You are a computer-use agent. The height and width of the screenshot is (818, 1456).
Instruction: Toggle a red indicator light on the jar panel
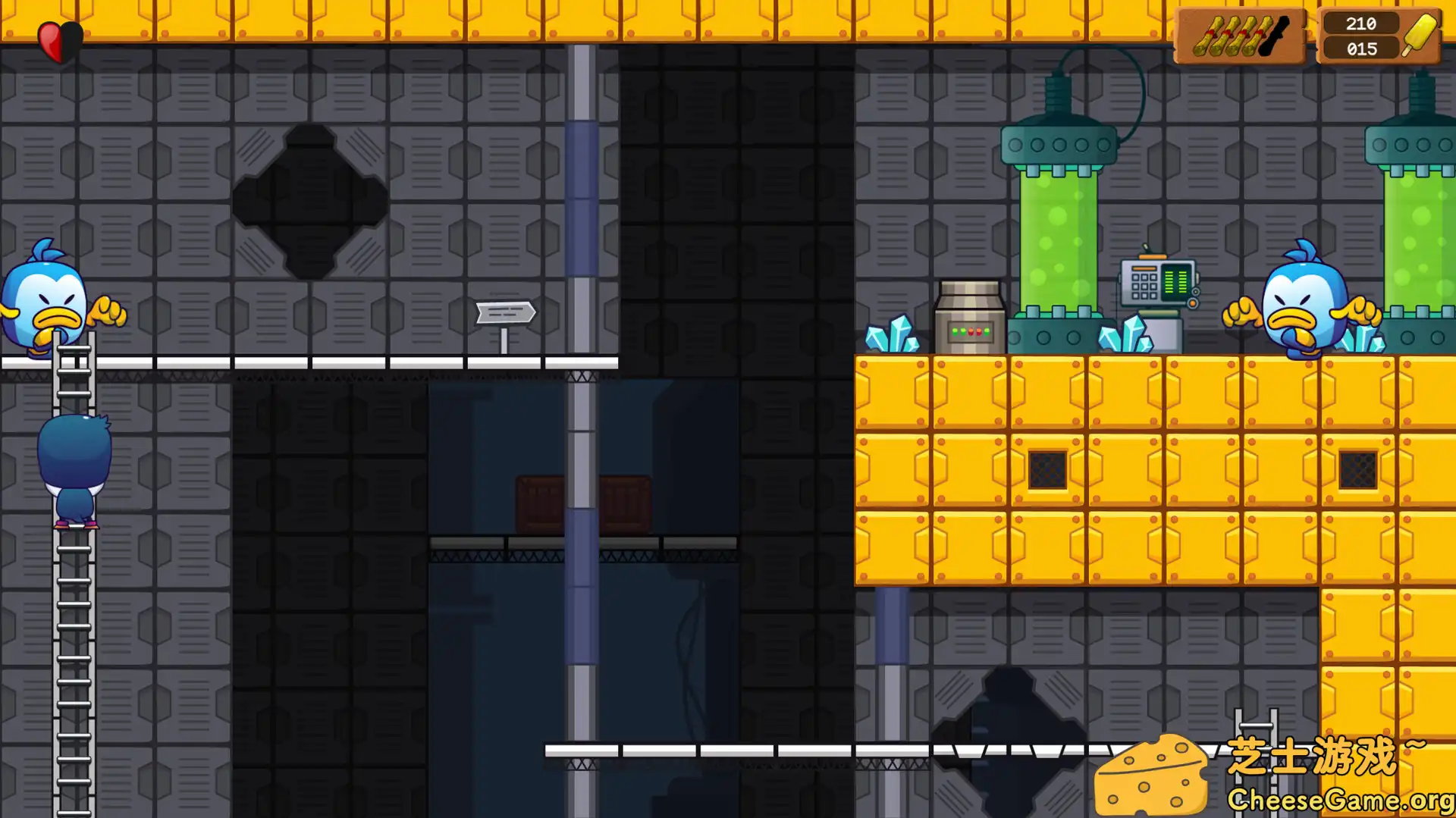pos(971,332)
